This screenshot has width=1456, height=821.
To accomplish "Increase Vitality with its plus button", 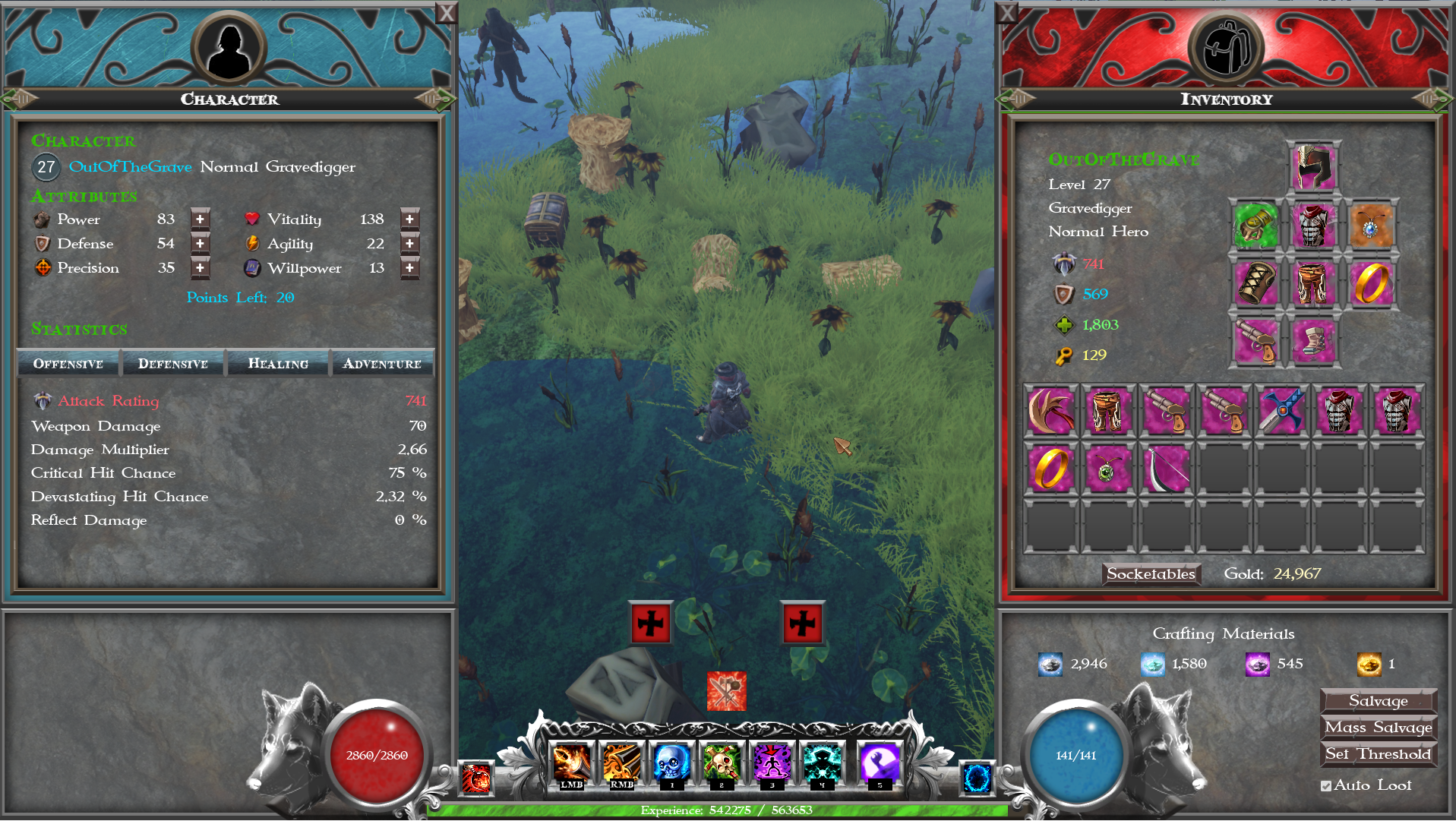I will (409, 219).
